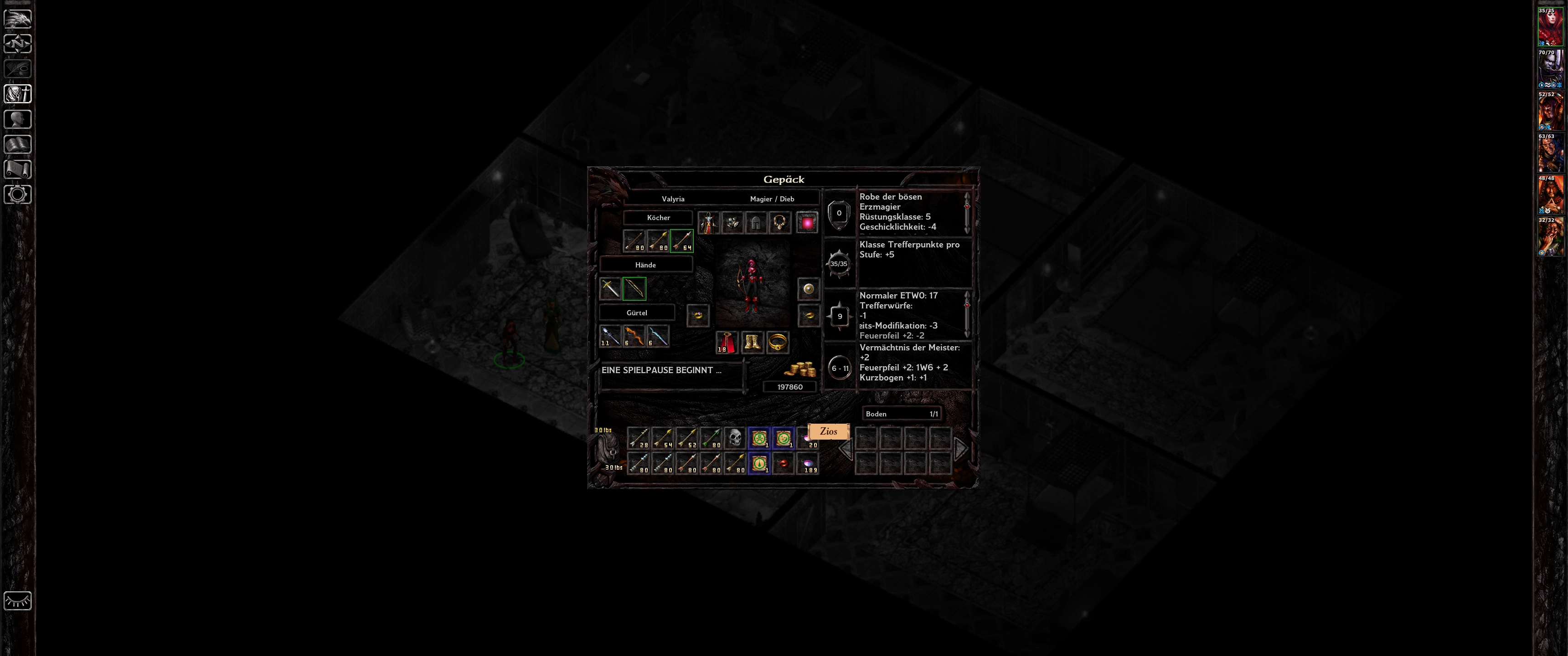
Task: Select the sword weapon slot
Action: [610, 288]
